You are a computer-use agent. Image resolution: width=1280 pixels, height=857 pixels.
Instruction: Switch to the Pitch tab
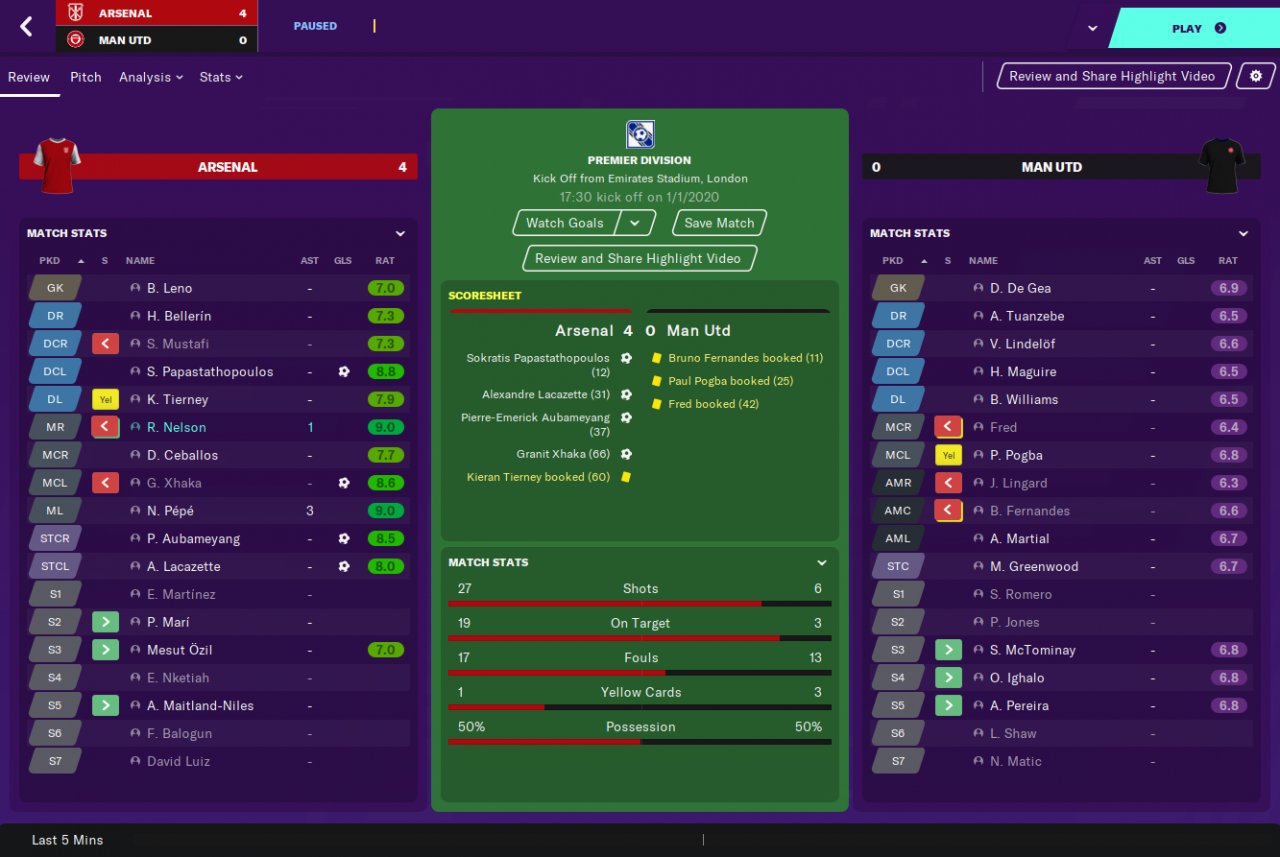pyautogui.click(x=85, y=77)
